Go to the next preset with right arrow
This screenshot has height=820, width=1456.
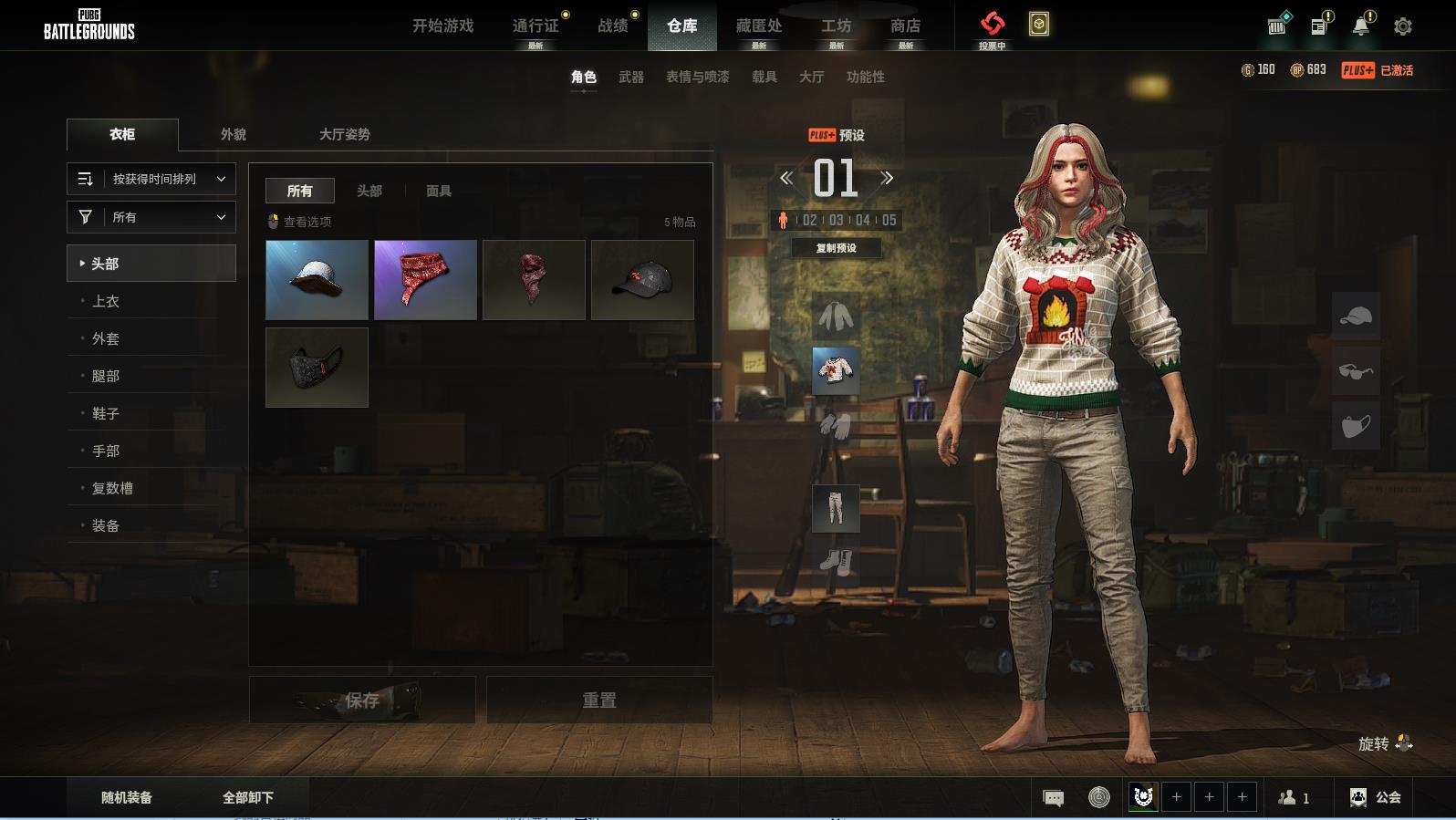pyautogui.click(x=887, y=179)
